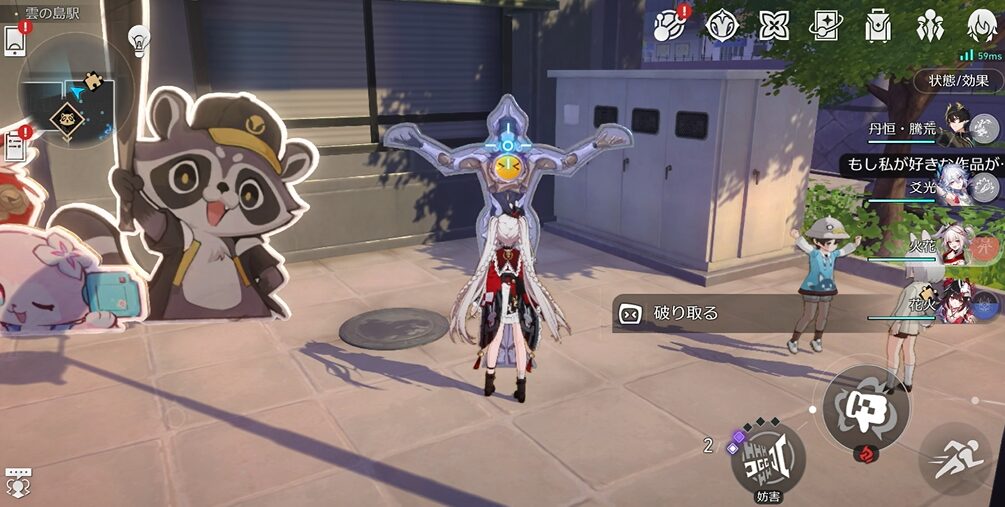Tap the light bulb hint icon
1005x507 pixels.
(139, 41)
